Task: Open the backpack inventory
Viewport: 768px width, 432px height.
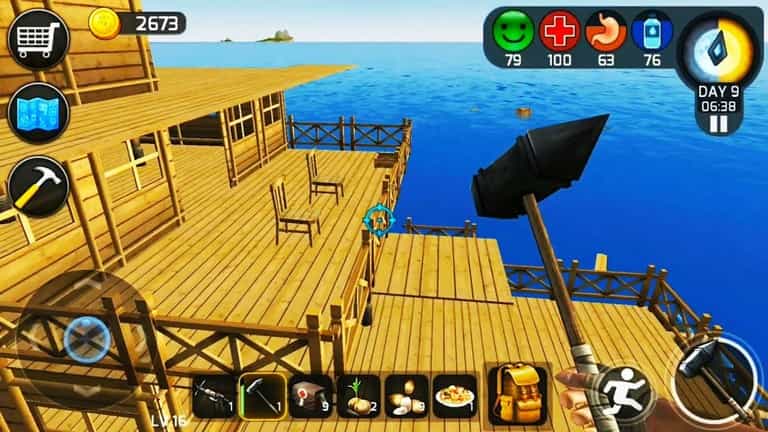Action: click(x=517, y=393)
